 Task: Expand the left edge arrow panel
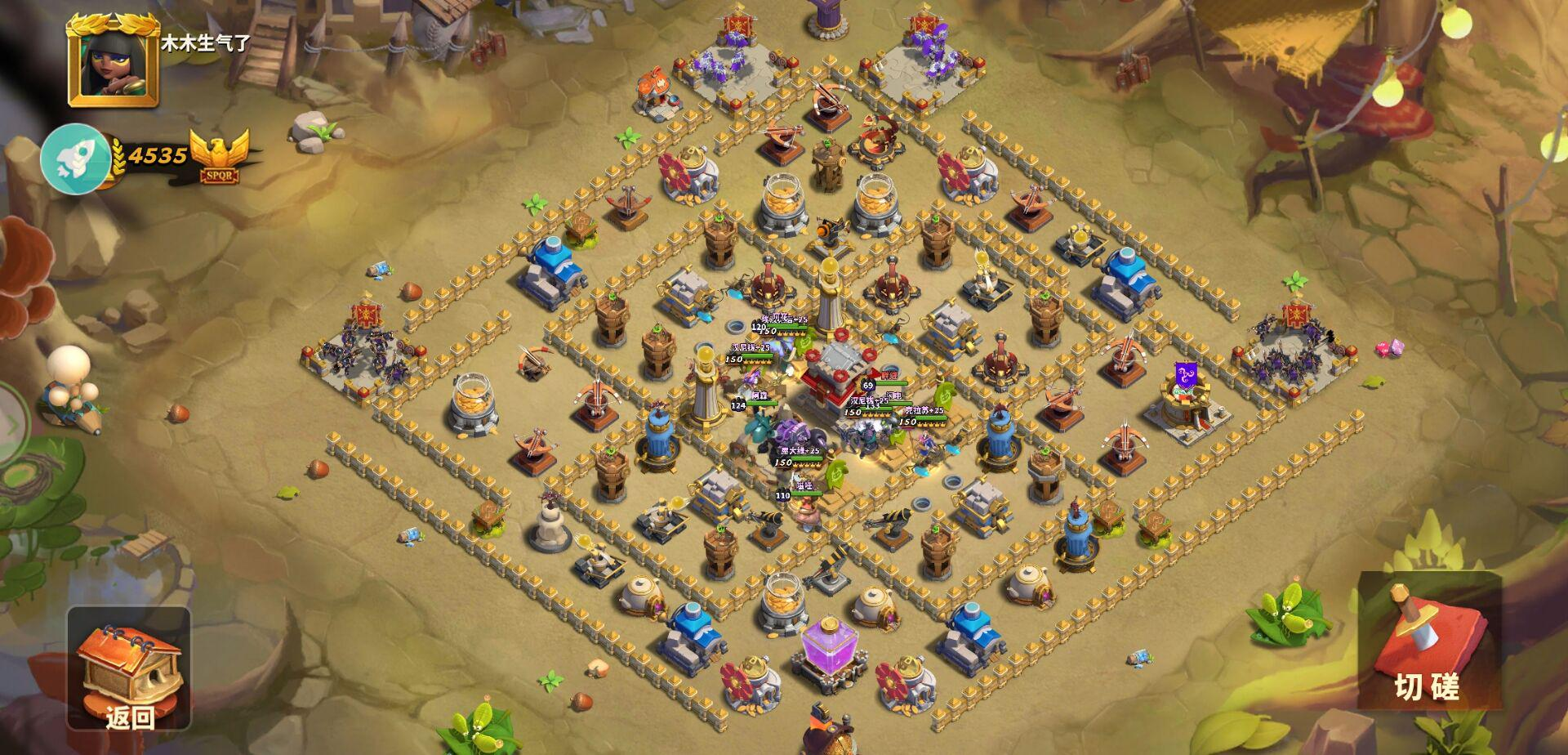(11, 424)
